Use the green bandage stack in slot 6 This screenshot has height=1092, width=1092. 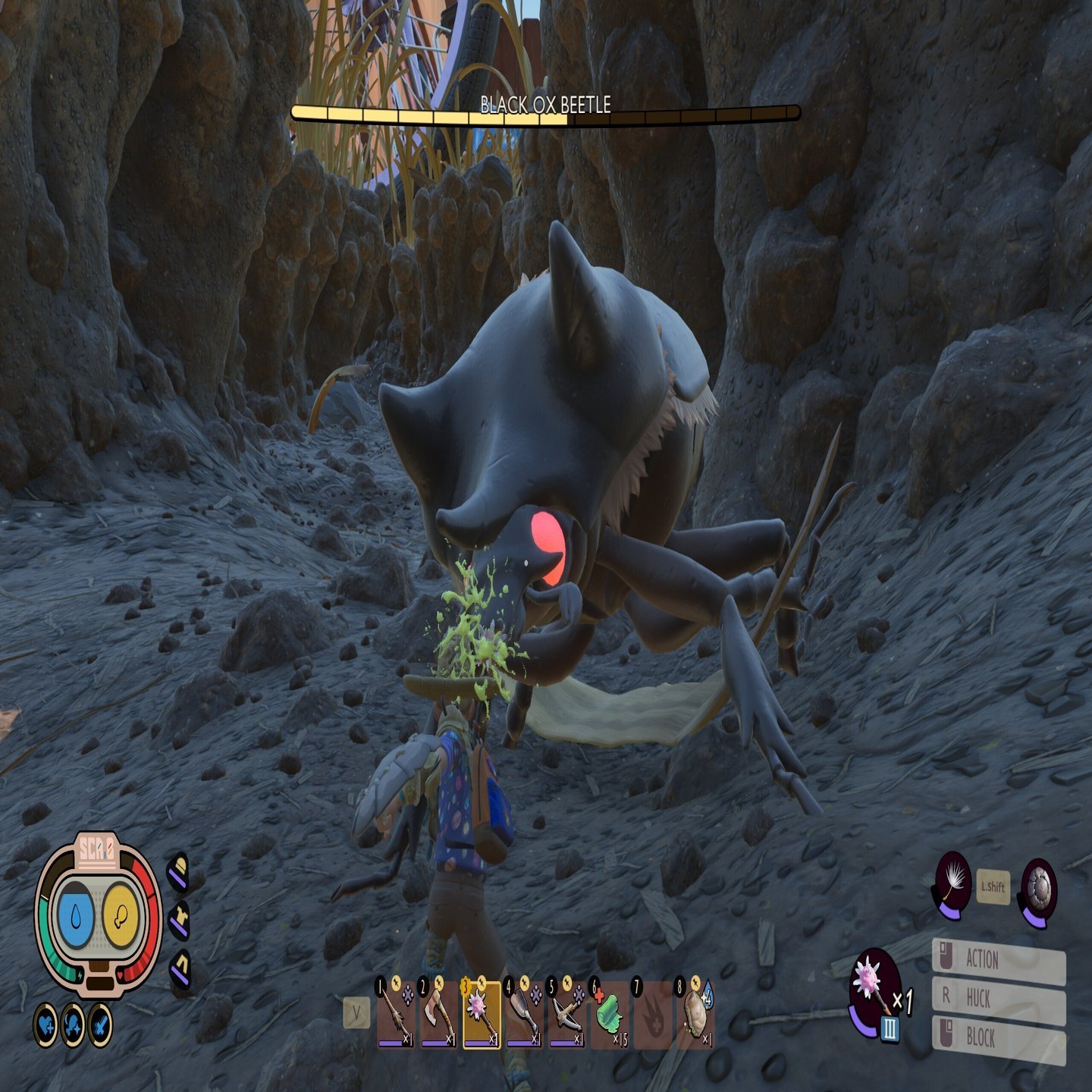tap(609, 1014)
